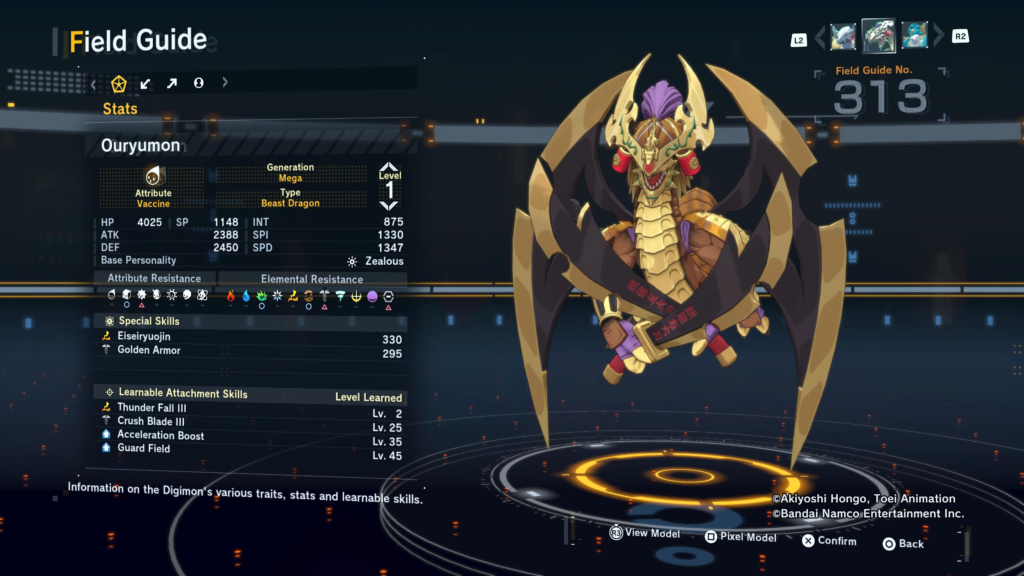Go to previous Field Guide entry arrow
This screenshot has width=1024, height=576.
821,38
